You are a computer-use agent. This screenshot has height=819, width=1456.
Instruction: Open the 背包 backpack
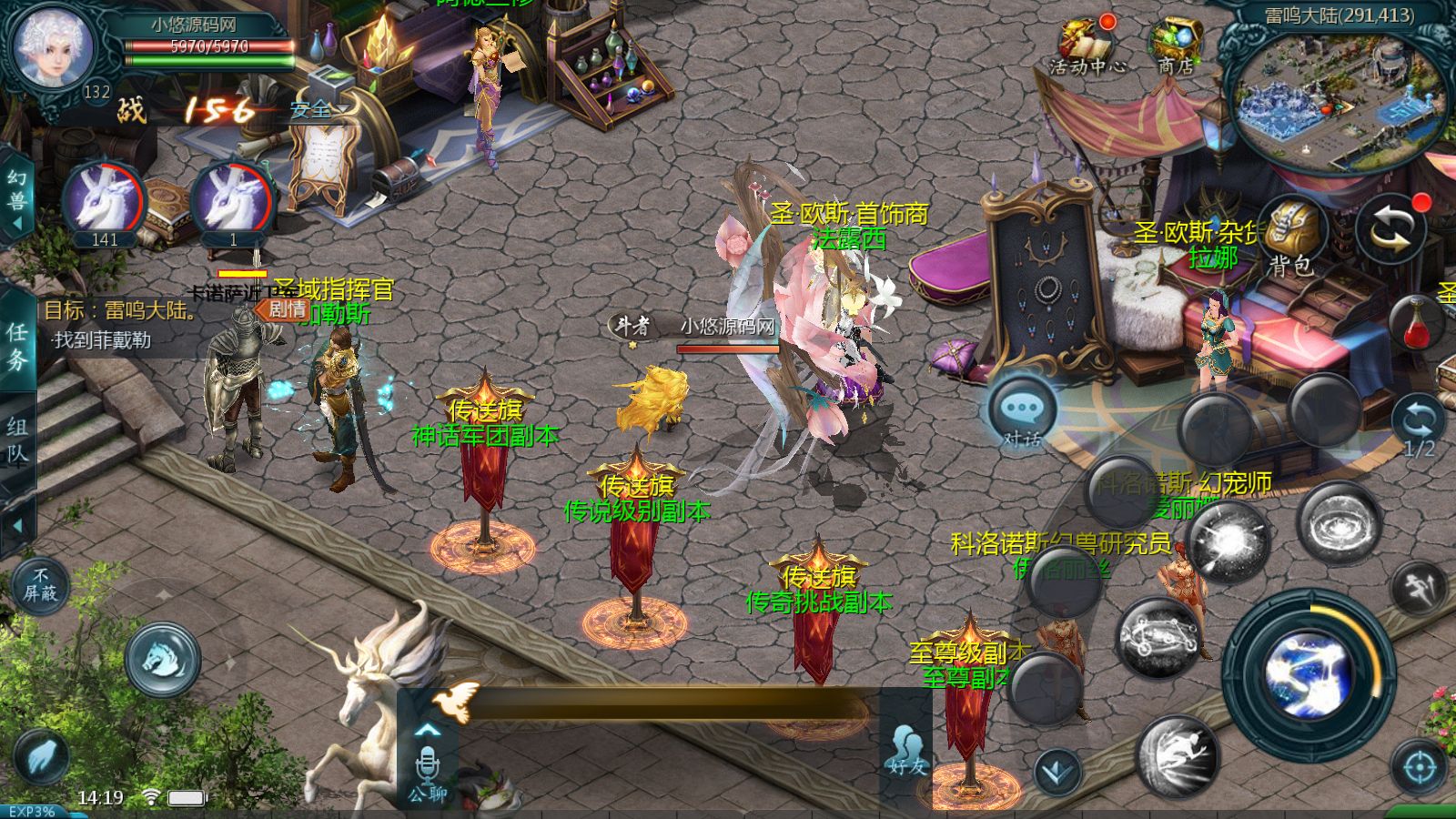[x=1290, y=235]
